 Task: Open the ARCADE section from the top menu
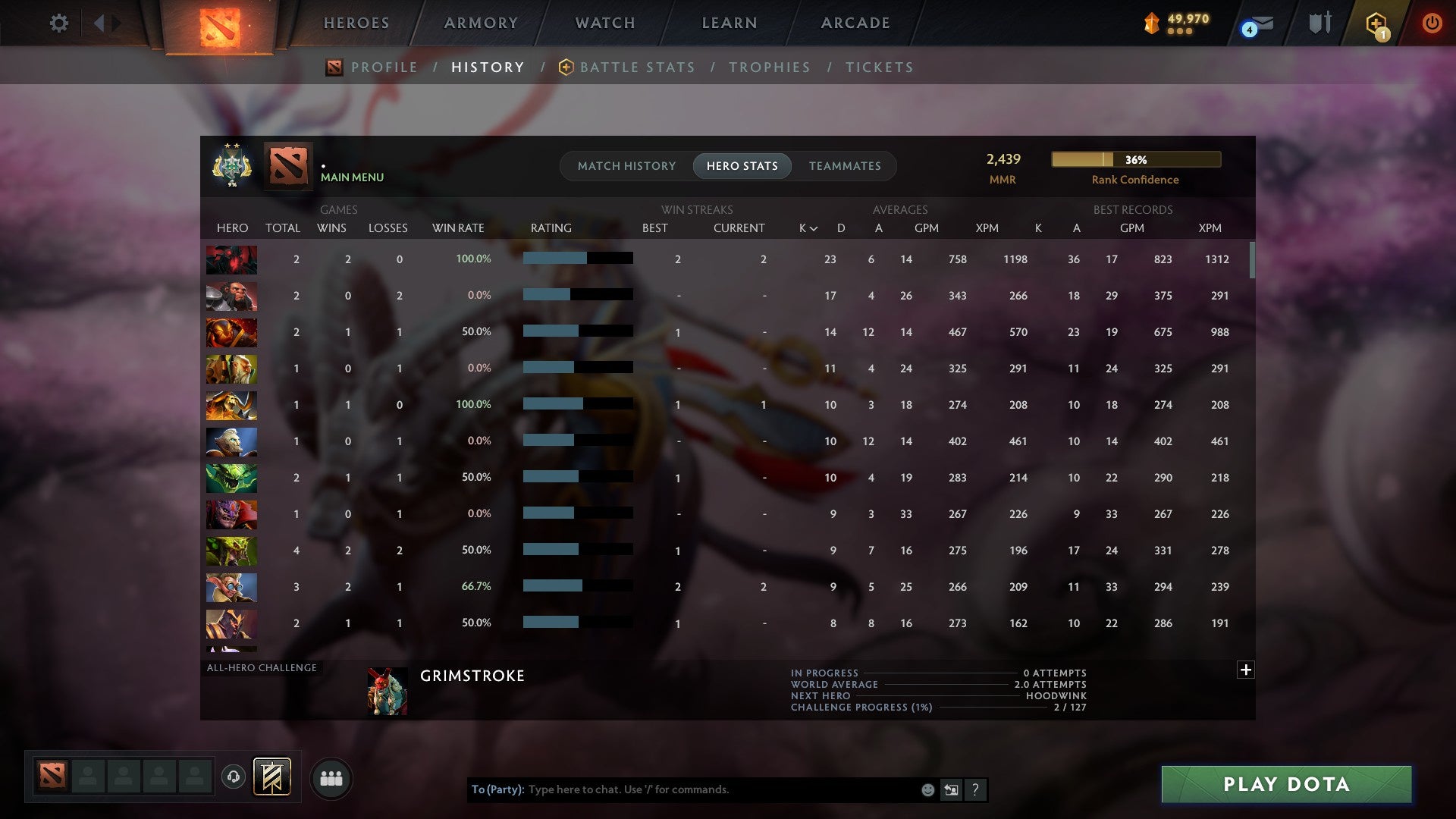(855, 23)
